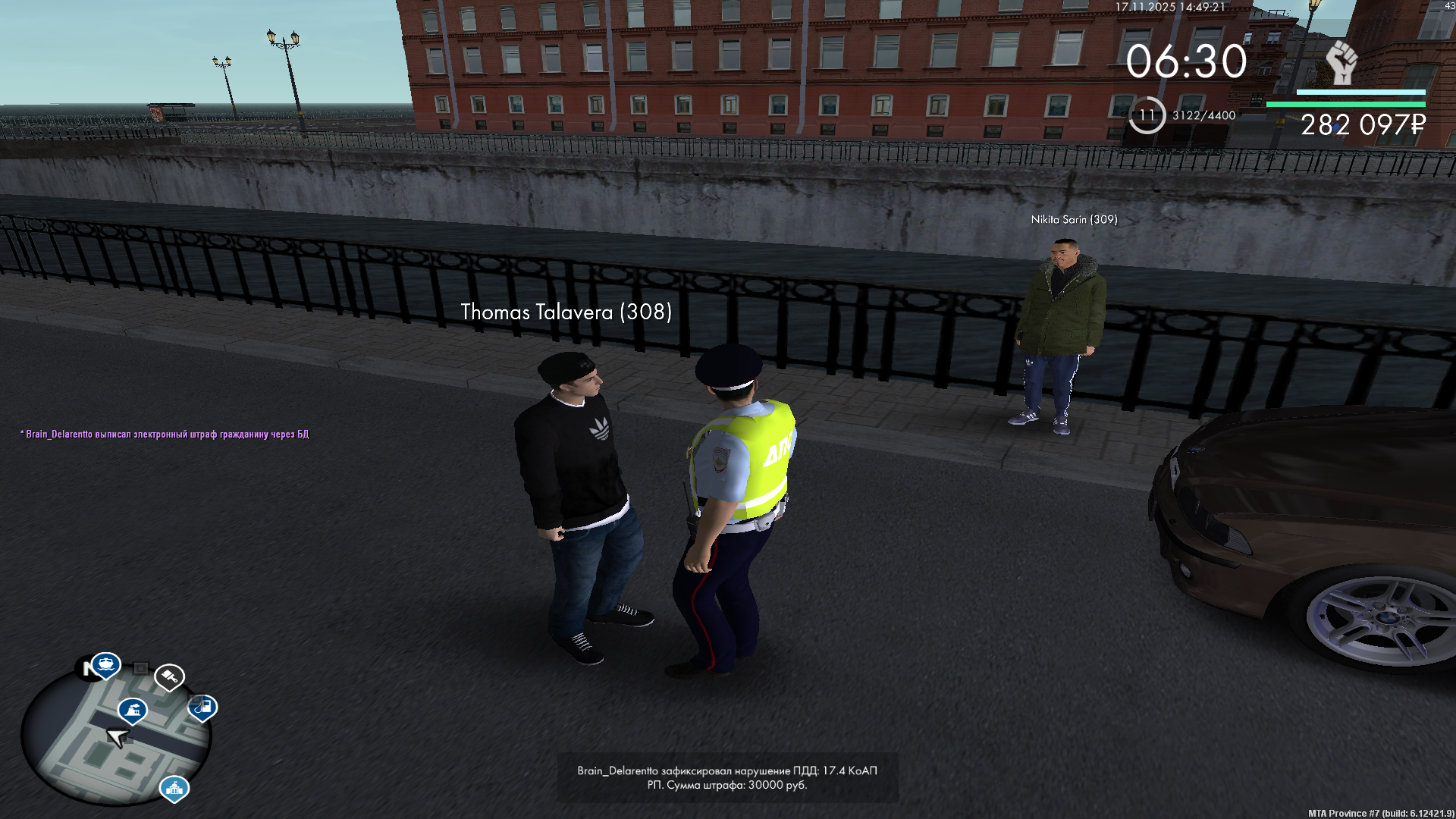This screenshot has width=1456, height=819.
Task: Click the level 11 experience circle
Action: 1147,115
